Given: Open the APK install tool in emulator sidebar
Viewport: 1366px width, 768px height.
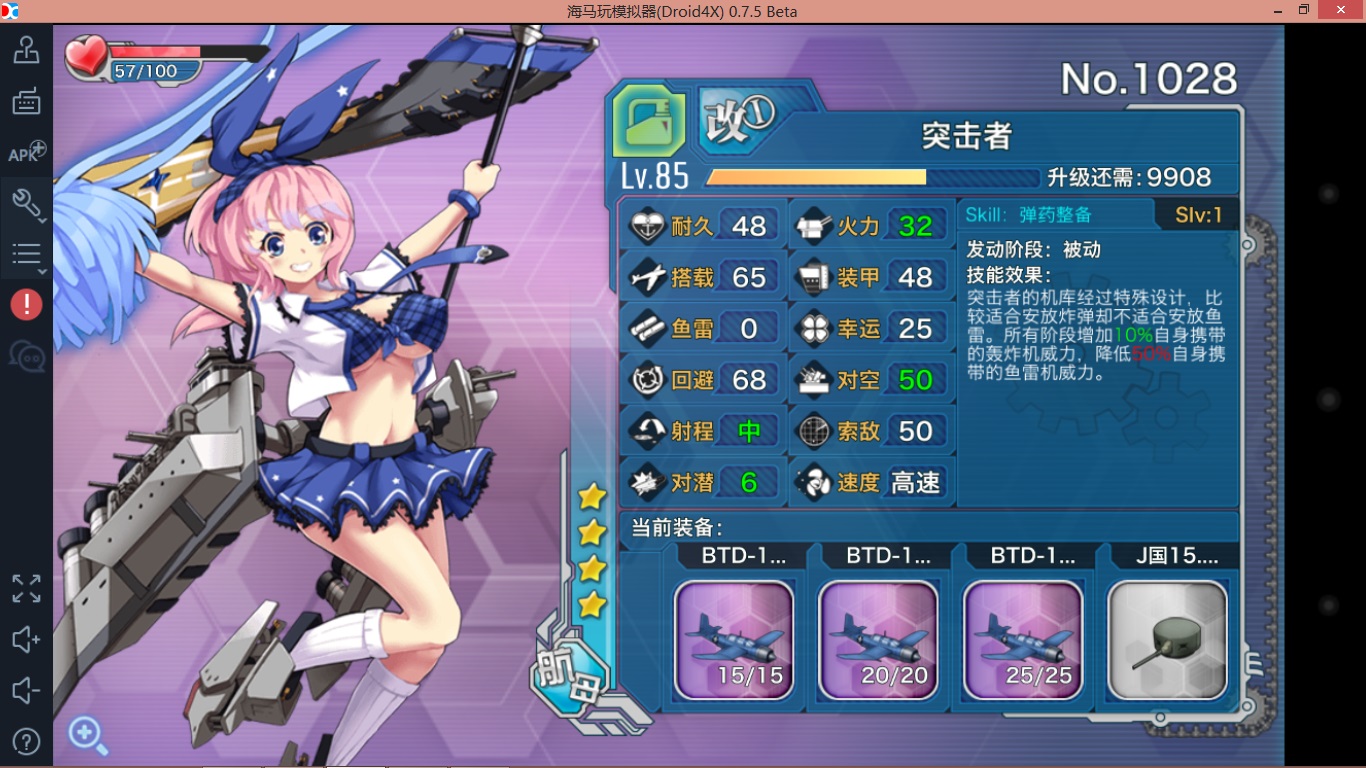Looking at the screenshot, I should click(x=26, y=152).
